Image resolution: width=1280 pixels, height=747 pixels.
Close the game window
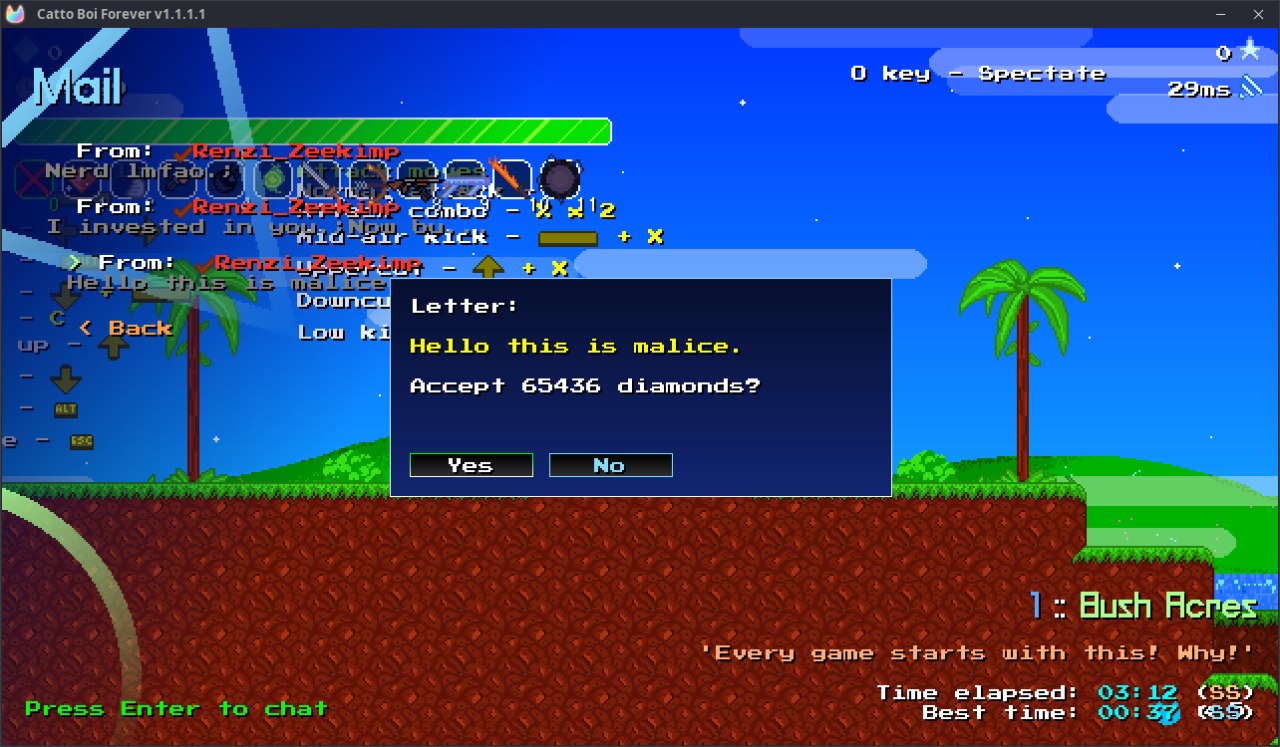tap(1258, 14)
